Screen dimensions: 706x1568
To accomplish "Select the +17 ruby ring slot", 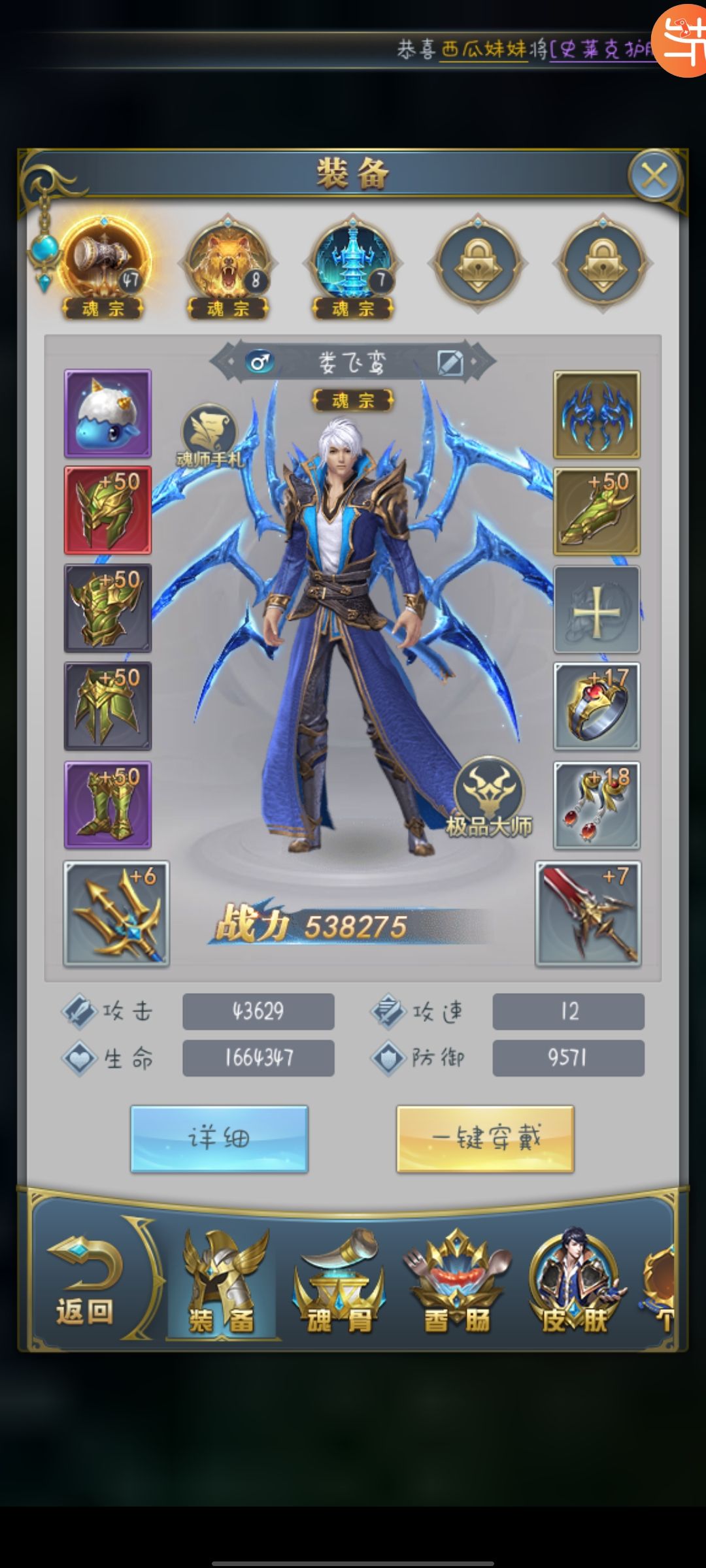I will click(596, 706).
